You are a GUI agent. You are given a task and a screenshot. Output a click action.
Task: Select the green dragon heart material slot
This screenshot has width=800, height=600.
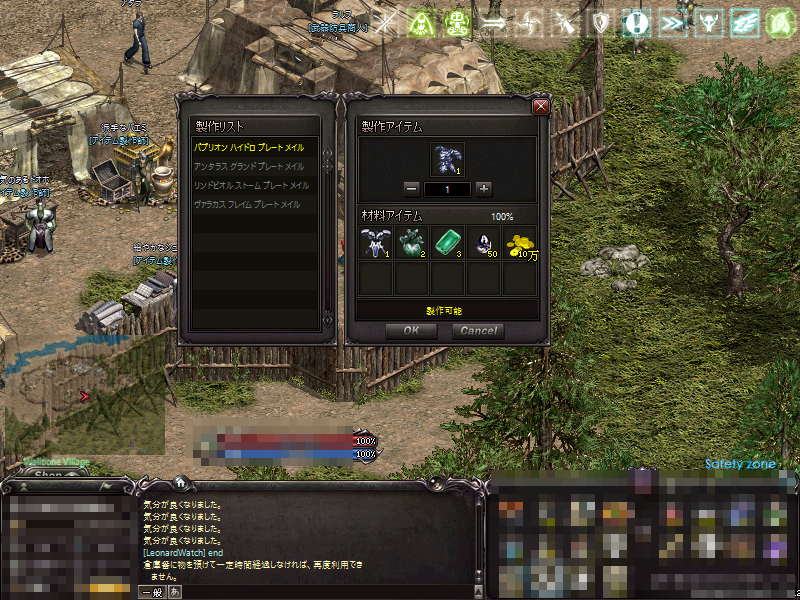(411, 242)
